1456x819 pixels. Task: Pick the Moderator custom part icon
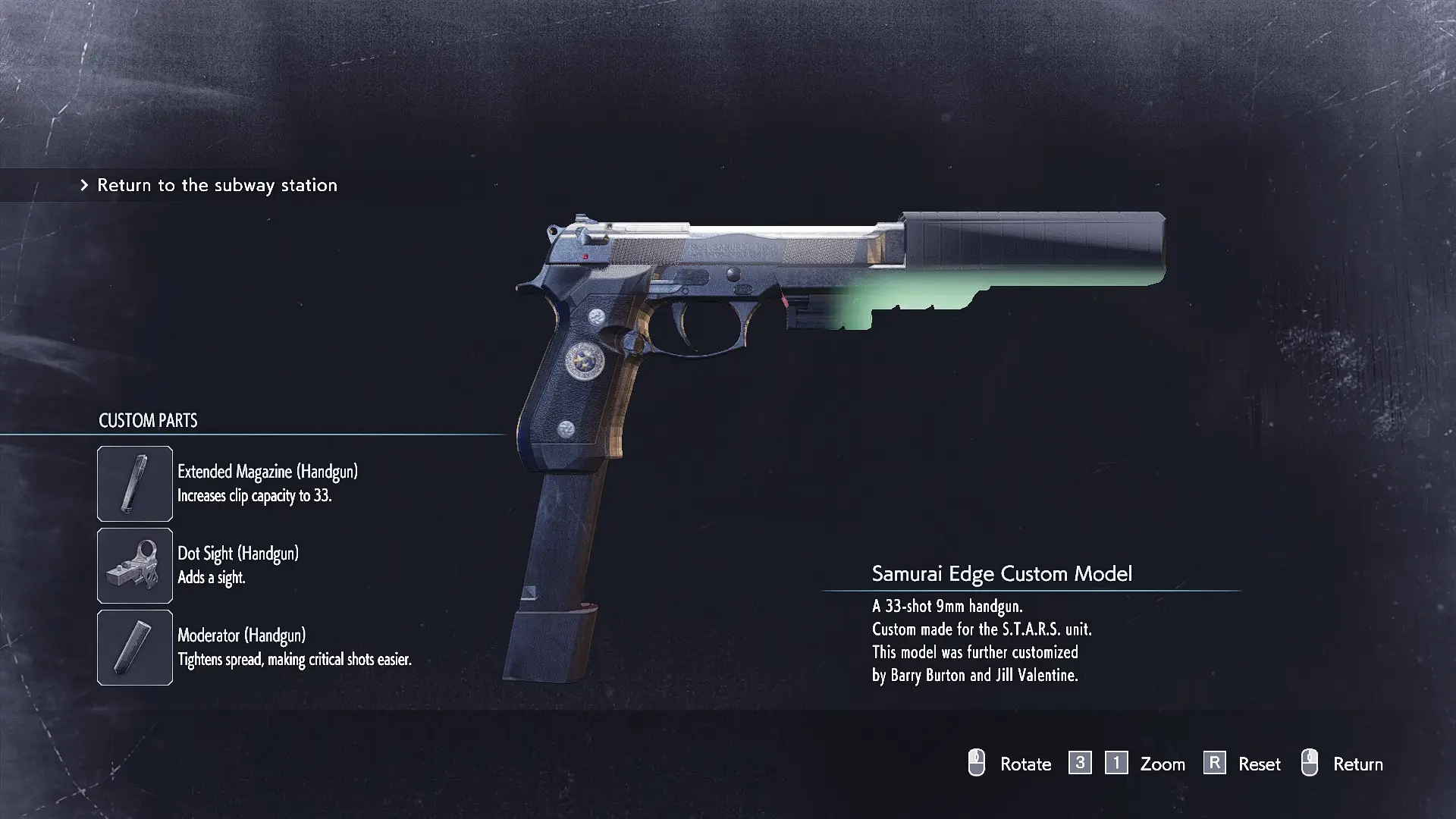tap(135, 648)
